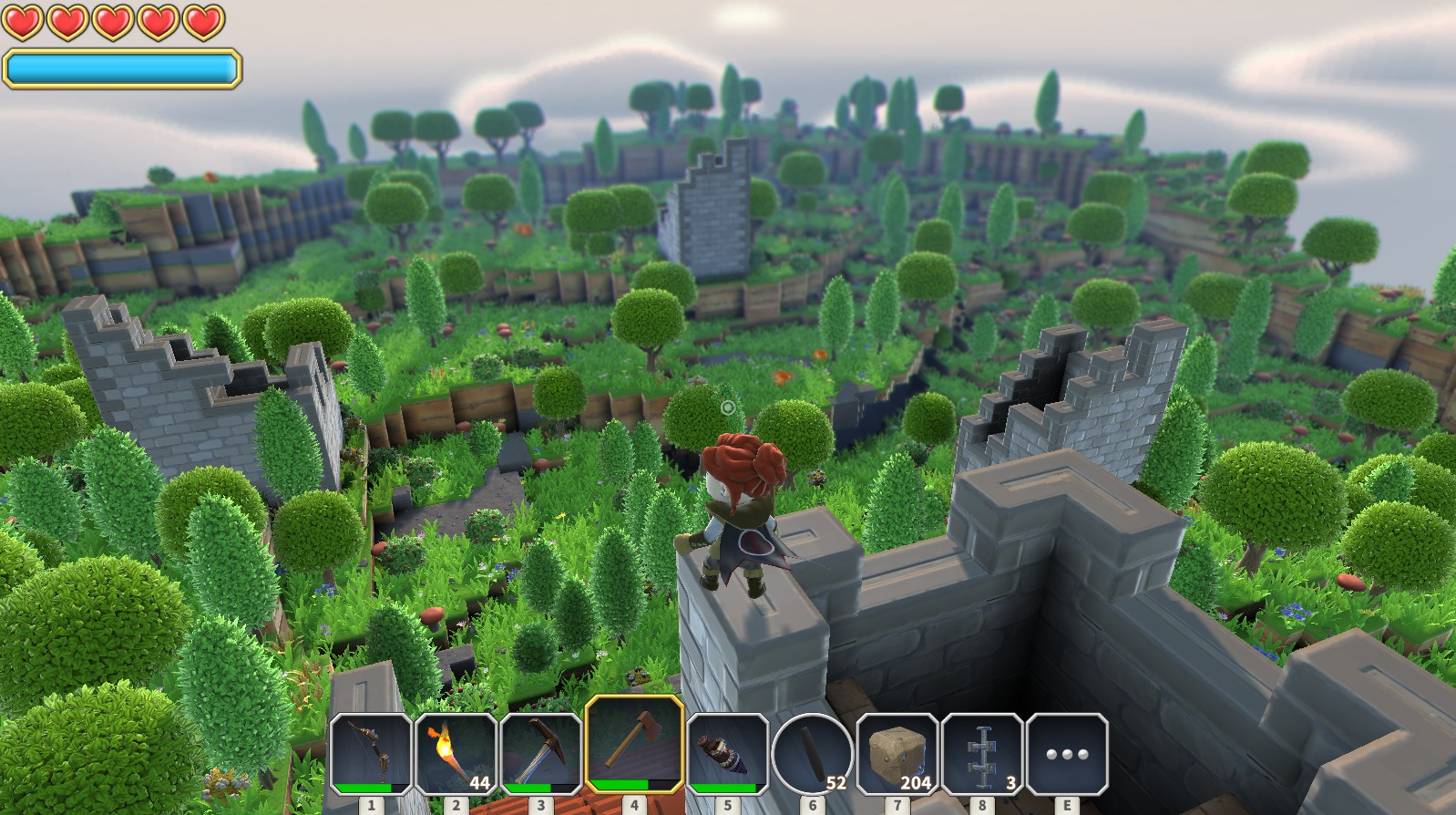Choose the stone block stack of 204
Image resolution: width=1456 pixels, height=815 pixels.
(x=897, y=753)
